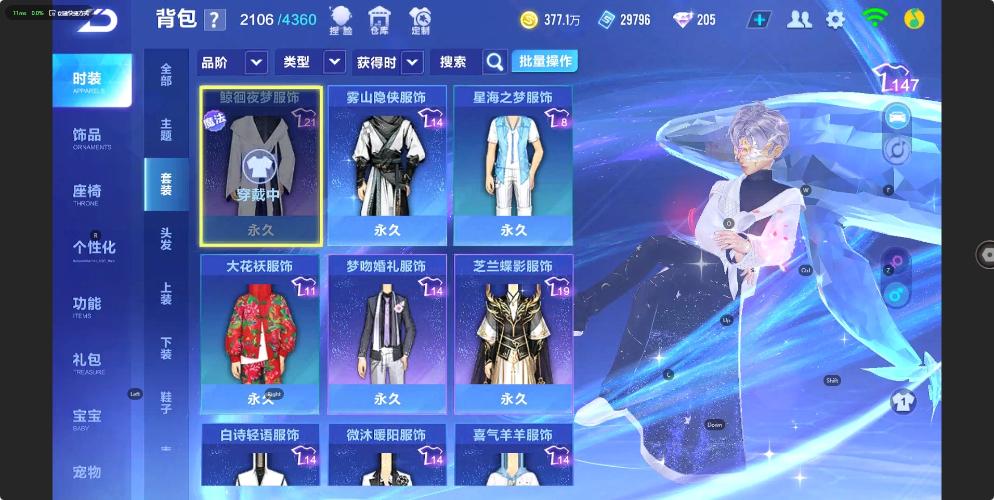This screenshot has height=500, width=994.
Task: Open the backpack help question mark
Action: click(x=215, y=20)
